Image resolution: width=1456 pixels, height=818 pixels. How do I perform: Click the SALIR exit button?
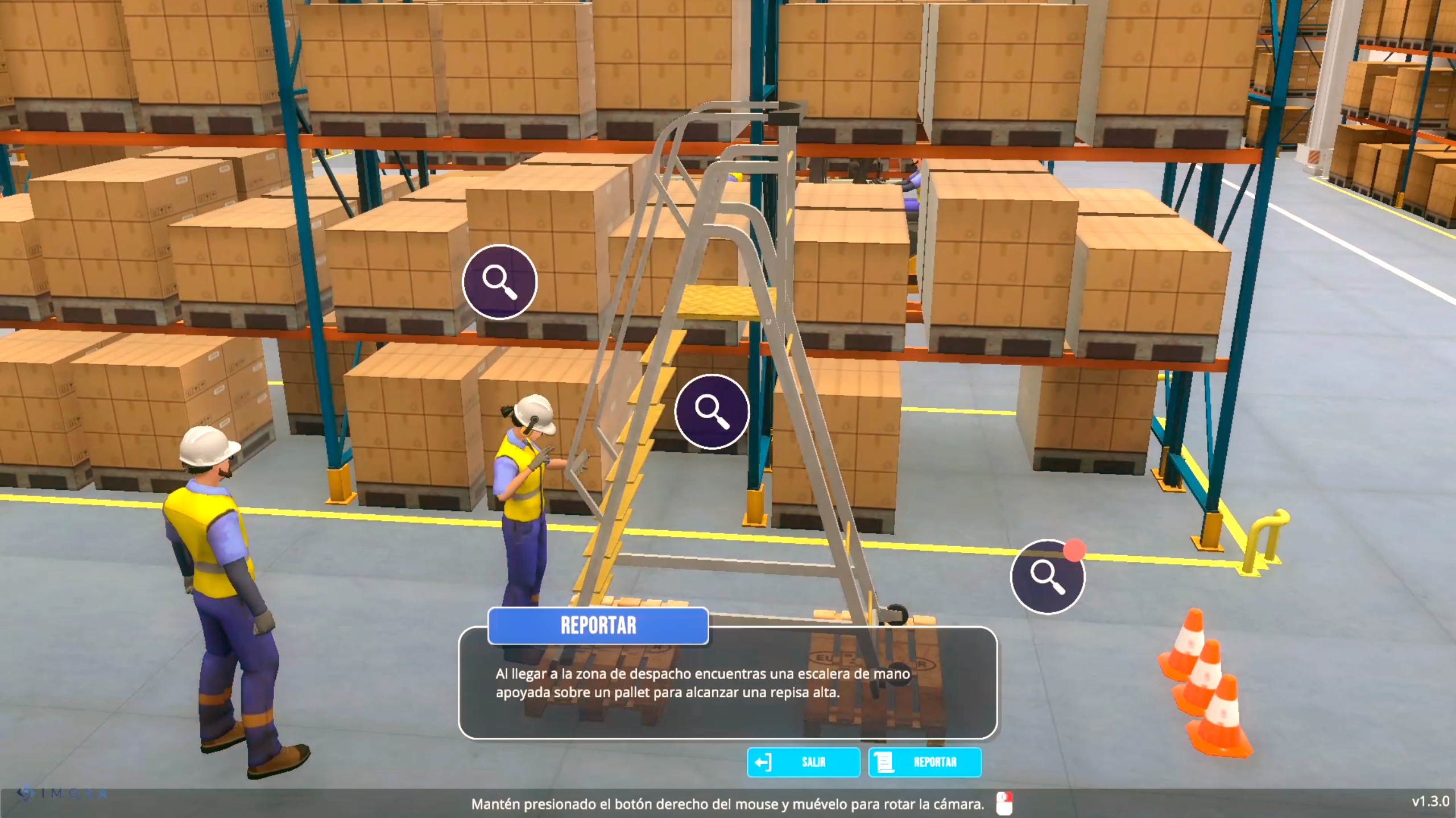click(803, 762)
